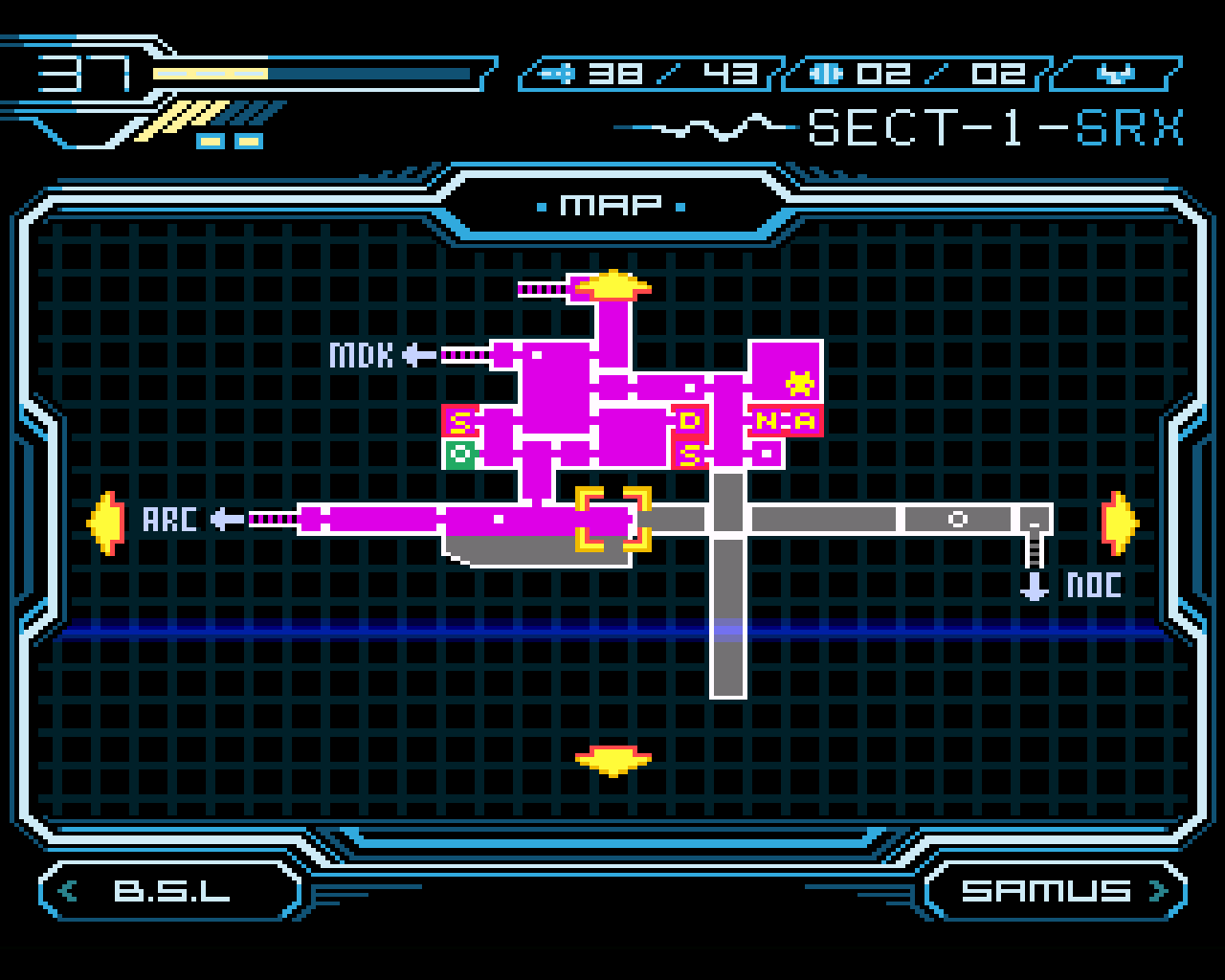
Task: Select Samus's bracketed position cursor on the map
Action: point(612,521)
